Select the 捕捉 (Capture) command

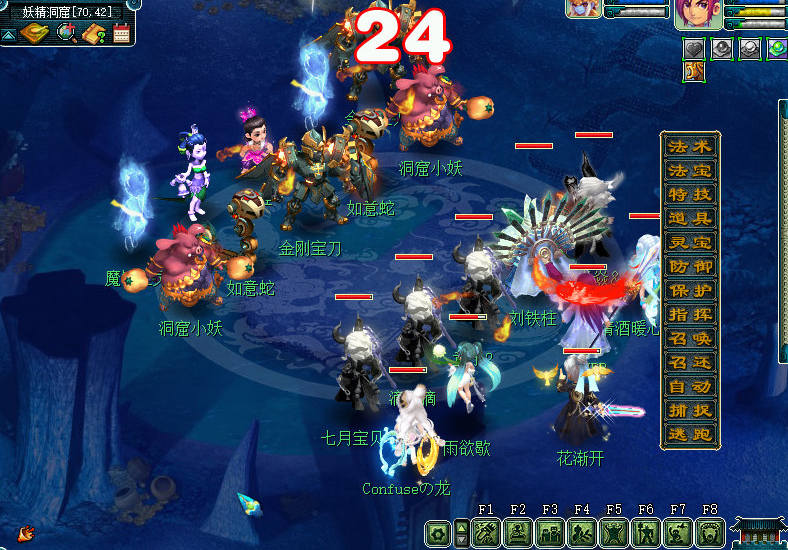[689, 410]
